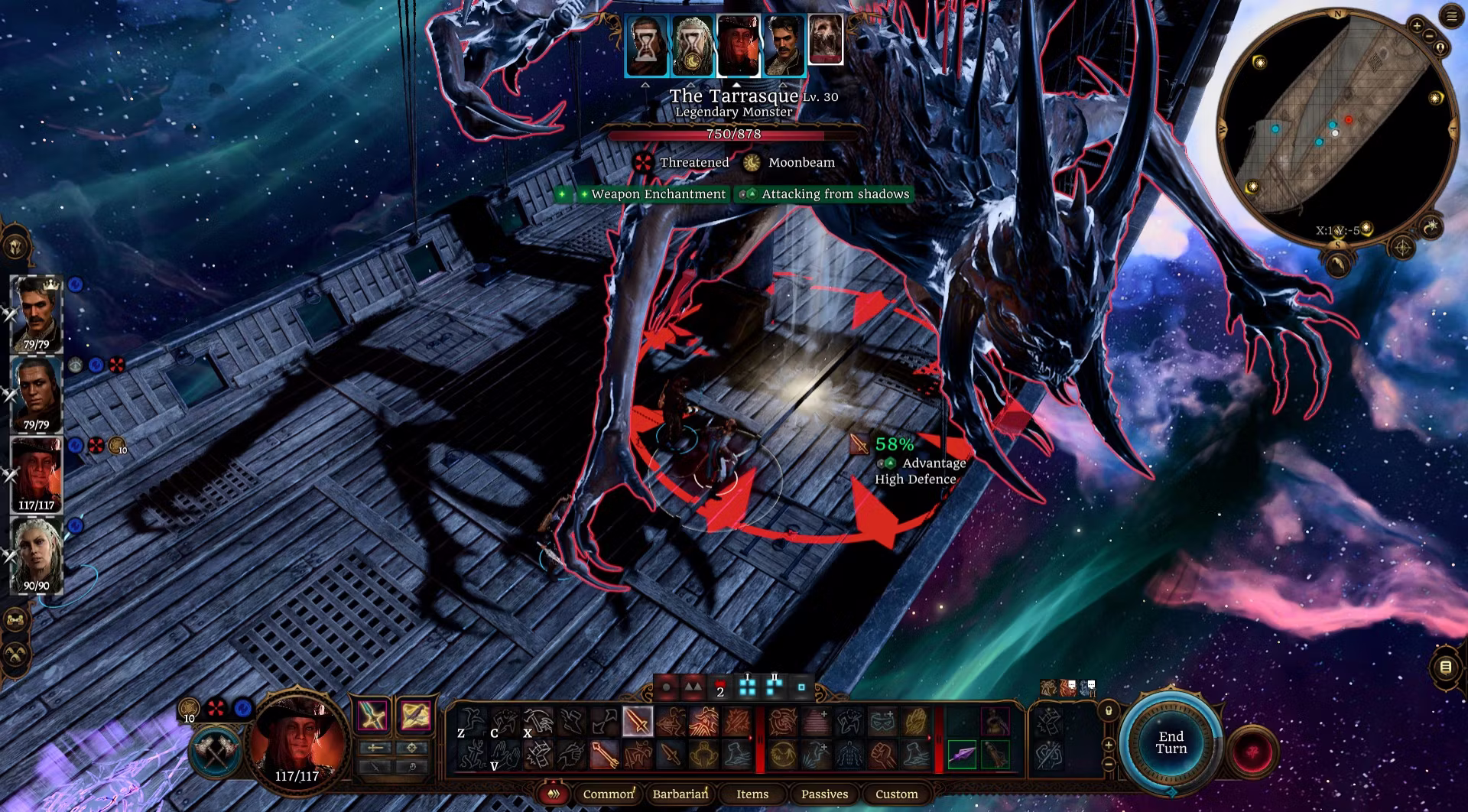Switch to the Common hotbar tab
Viewport: 1468px width, 812px height.
[x=608, y=794]
